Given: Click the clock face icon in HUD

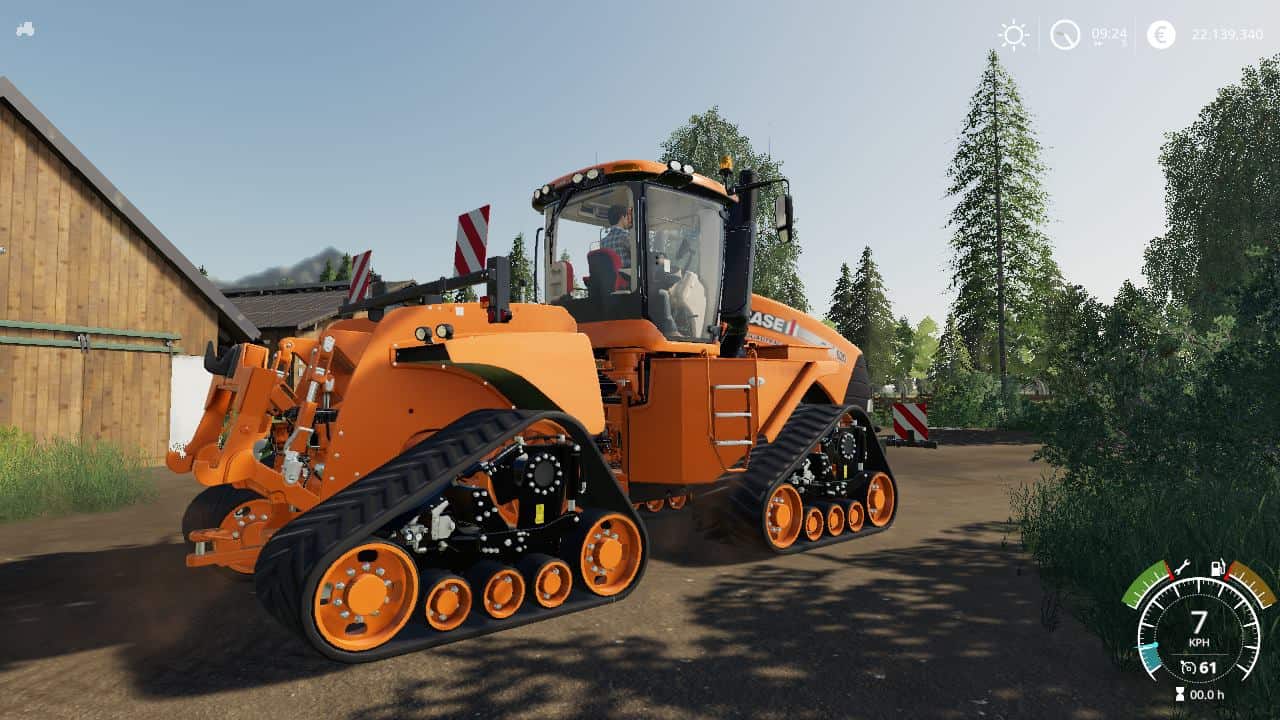Looking at the screenshot, I should pos(1066,33).
